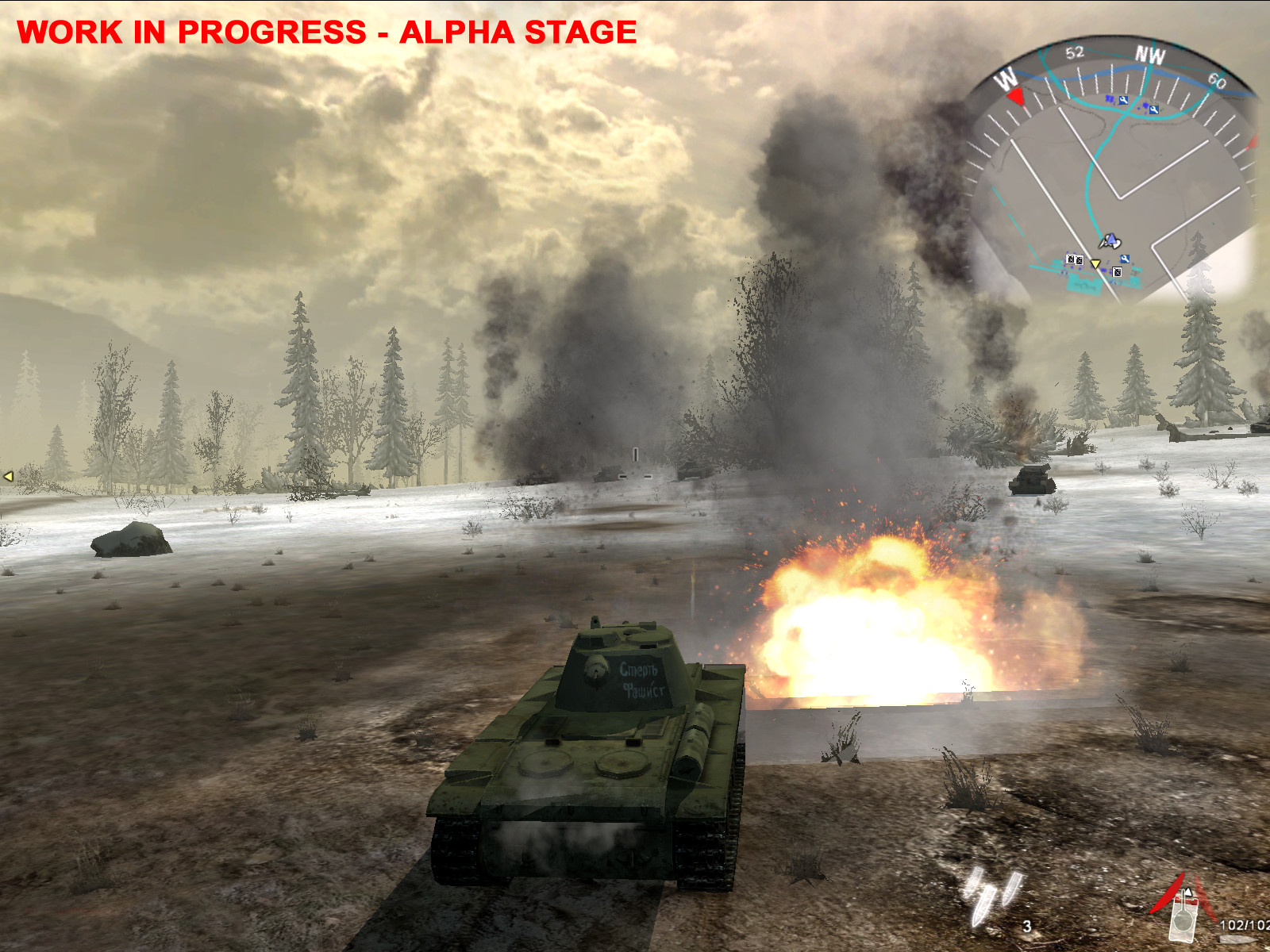Select the wrench icon near the base on minimap
This screenshot has height=952, width=1270.
(x=1126, y=258)
